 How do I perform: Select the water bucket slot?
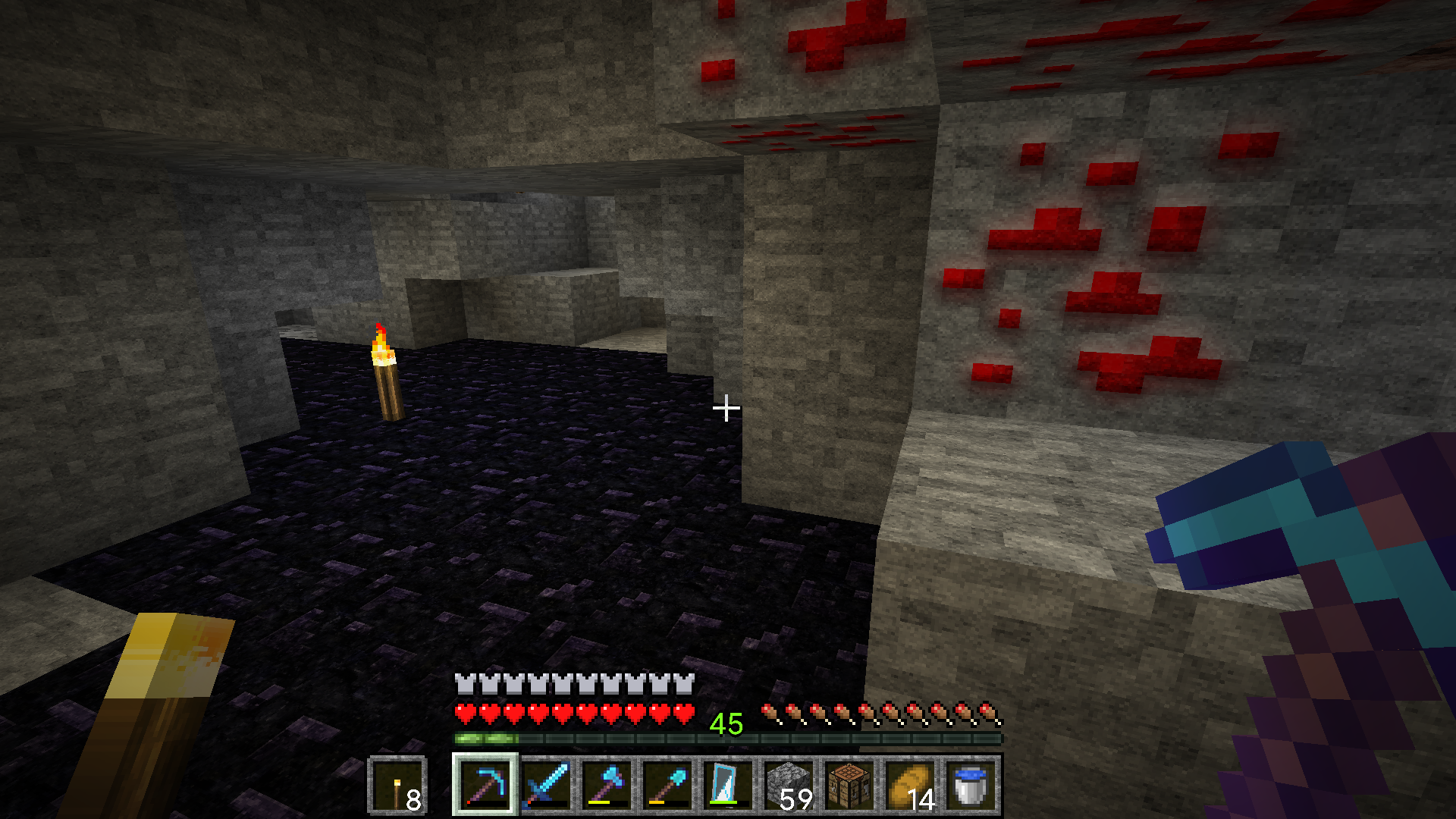coord(971,786)
